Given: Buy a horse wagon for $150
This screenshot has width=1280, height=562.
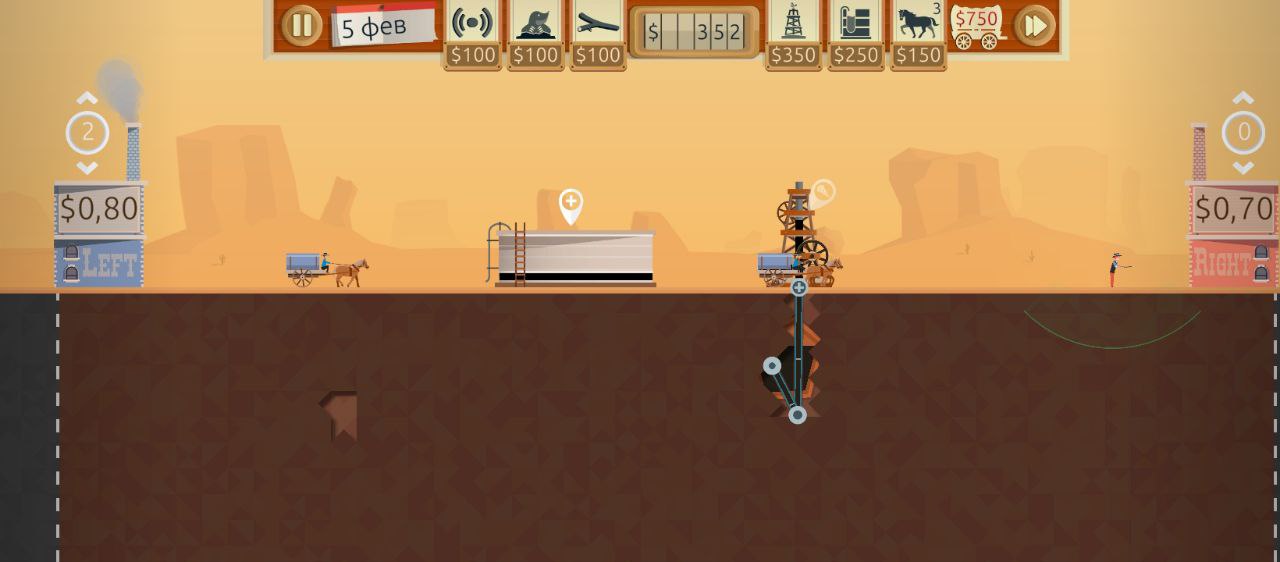Looking at the screenshot, I should [918, 24].
